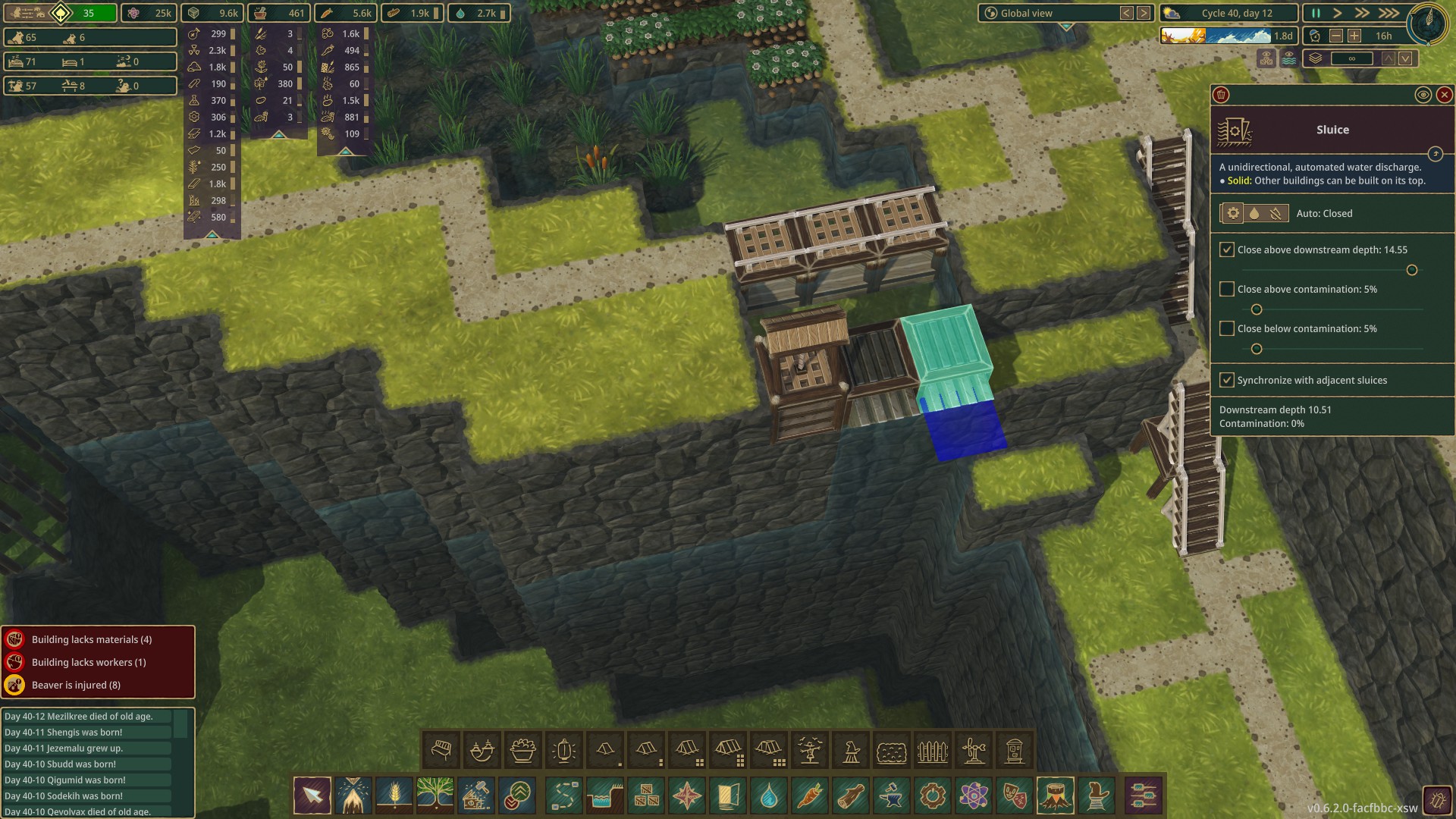Enable Close above contamination option
This screenshot has width=1456, height=819.
pos(1228,289)
